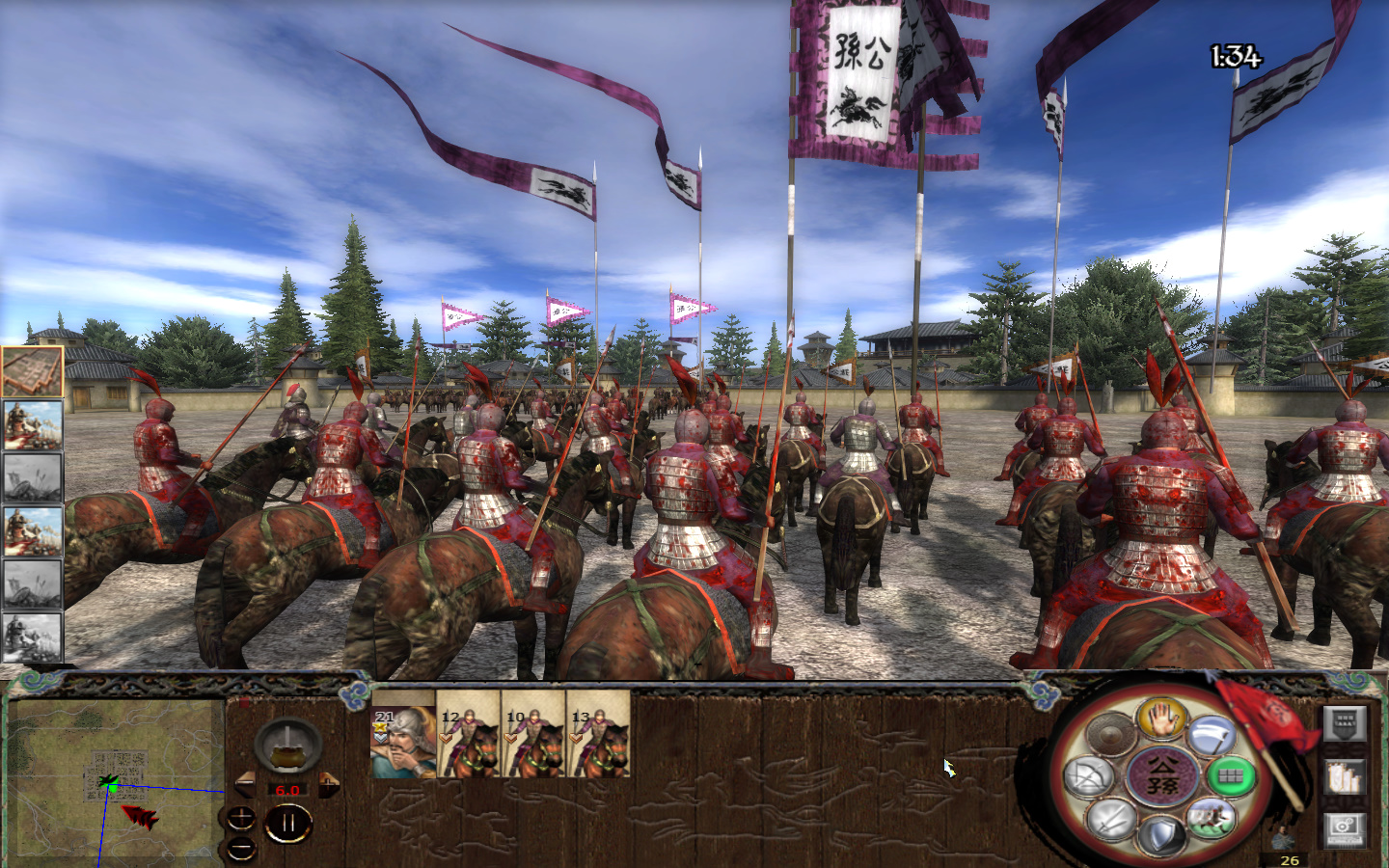Click the highlighted building card in the left sidebar
The width and height of the screenshot is (1389, 868).
click(x=32, y=369)
